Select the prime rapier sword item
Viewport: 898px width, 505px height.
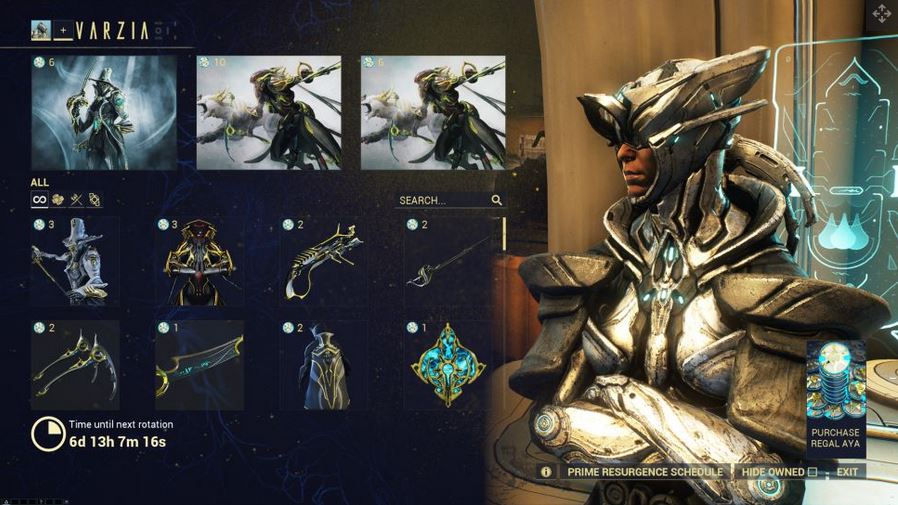449,264
